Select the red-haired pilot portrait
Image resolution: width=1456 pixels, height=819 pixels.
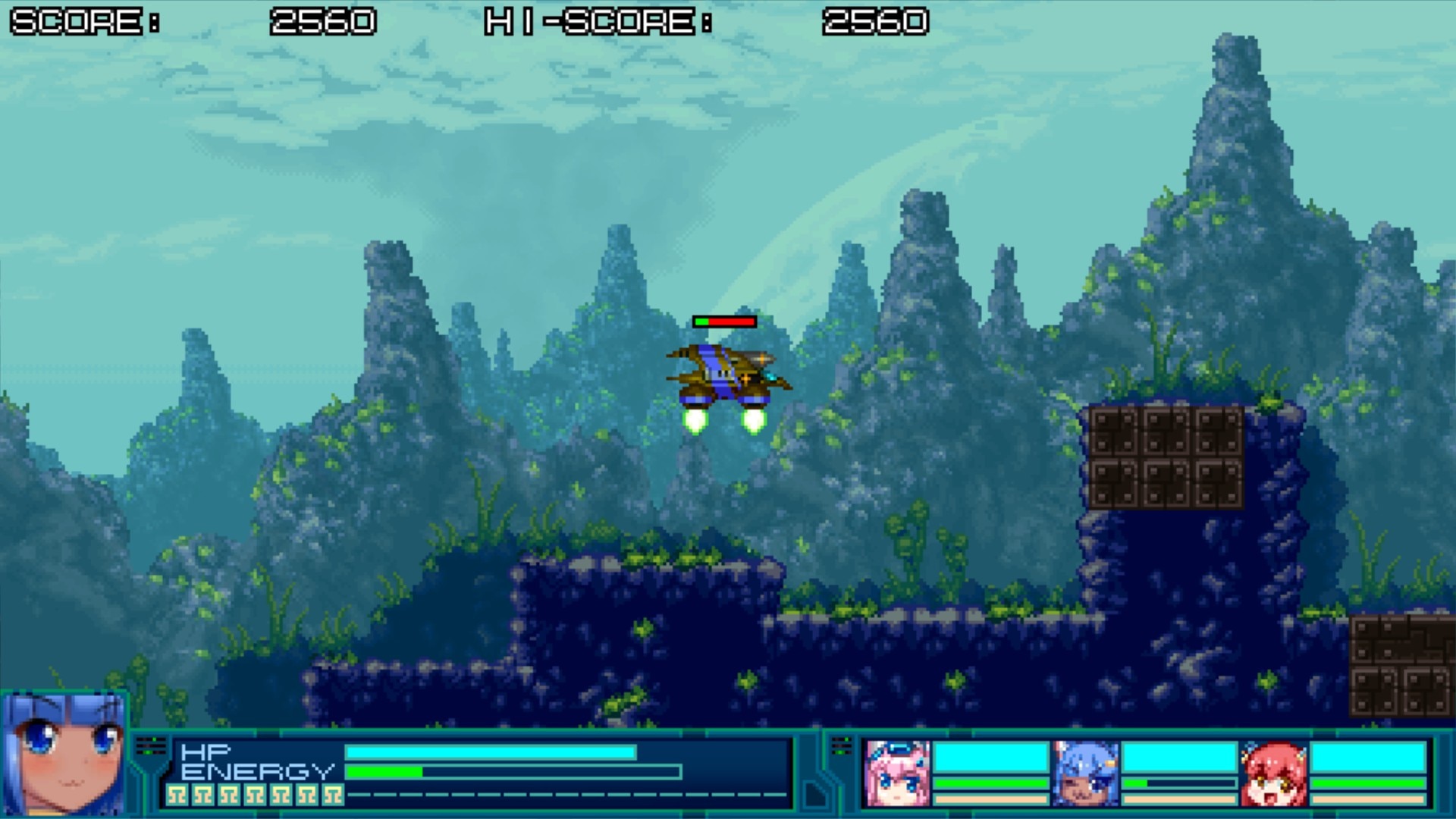click(x=1274, y=773)
